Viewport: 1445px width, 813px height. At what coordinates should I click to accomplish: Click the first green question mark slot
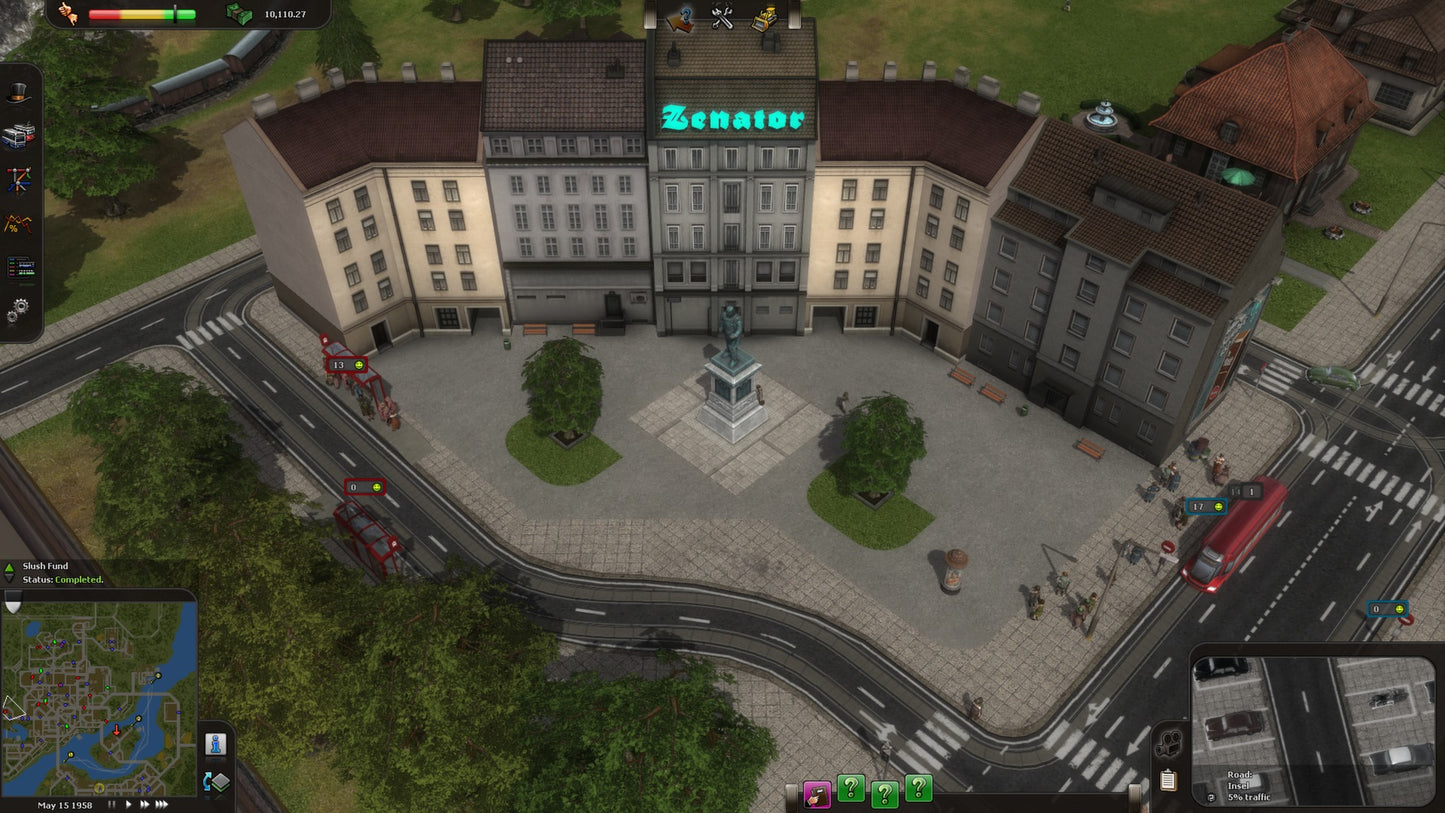[851, 789]
